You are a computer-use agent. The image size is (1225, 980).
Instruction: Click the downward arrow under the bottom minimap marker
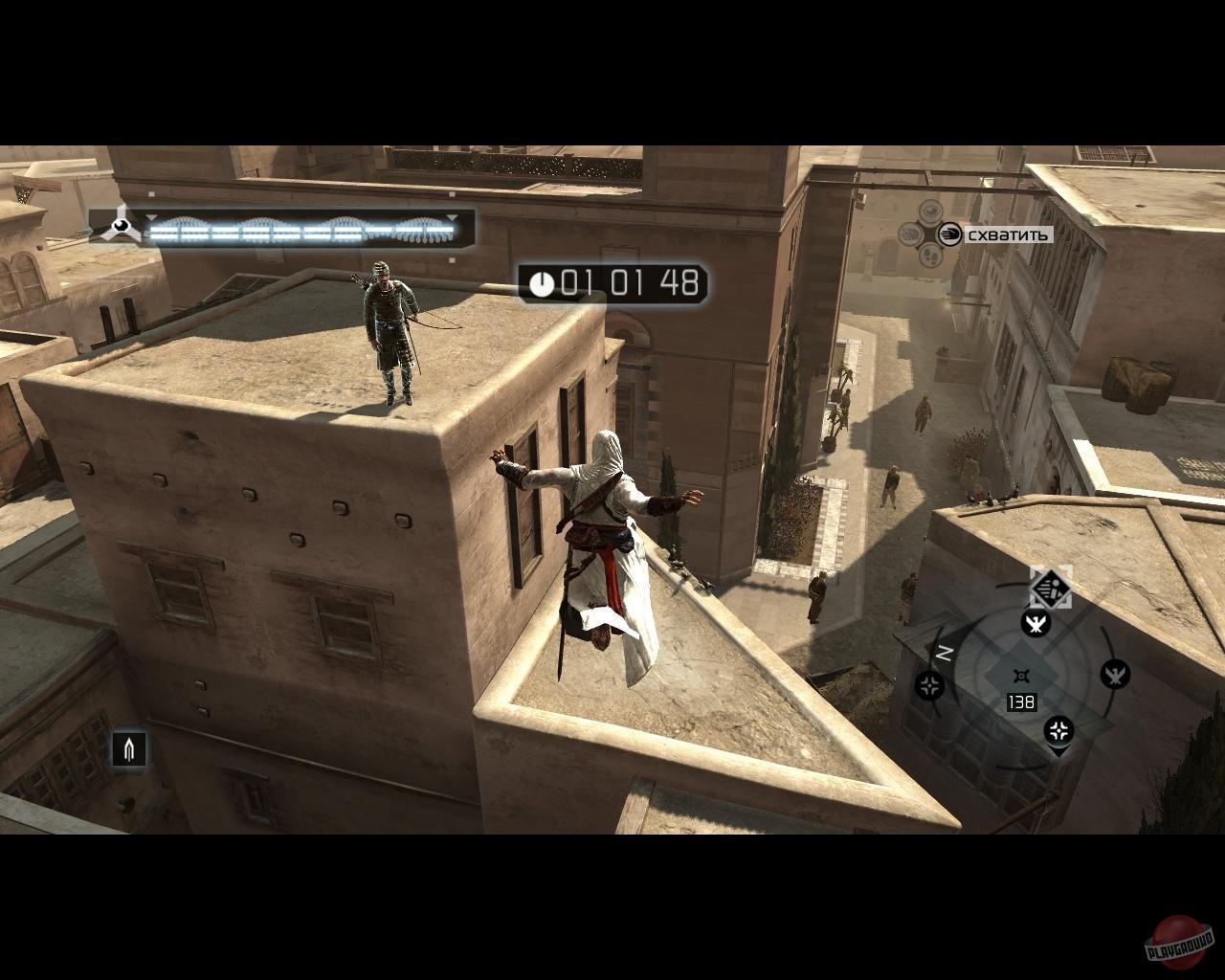click(1058, 752)
